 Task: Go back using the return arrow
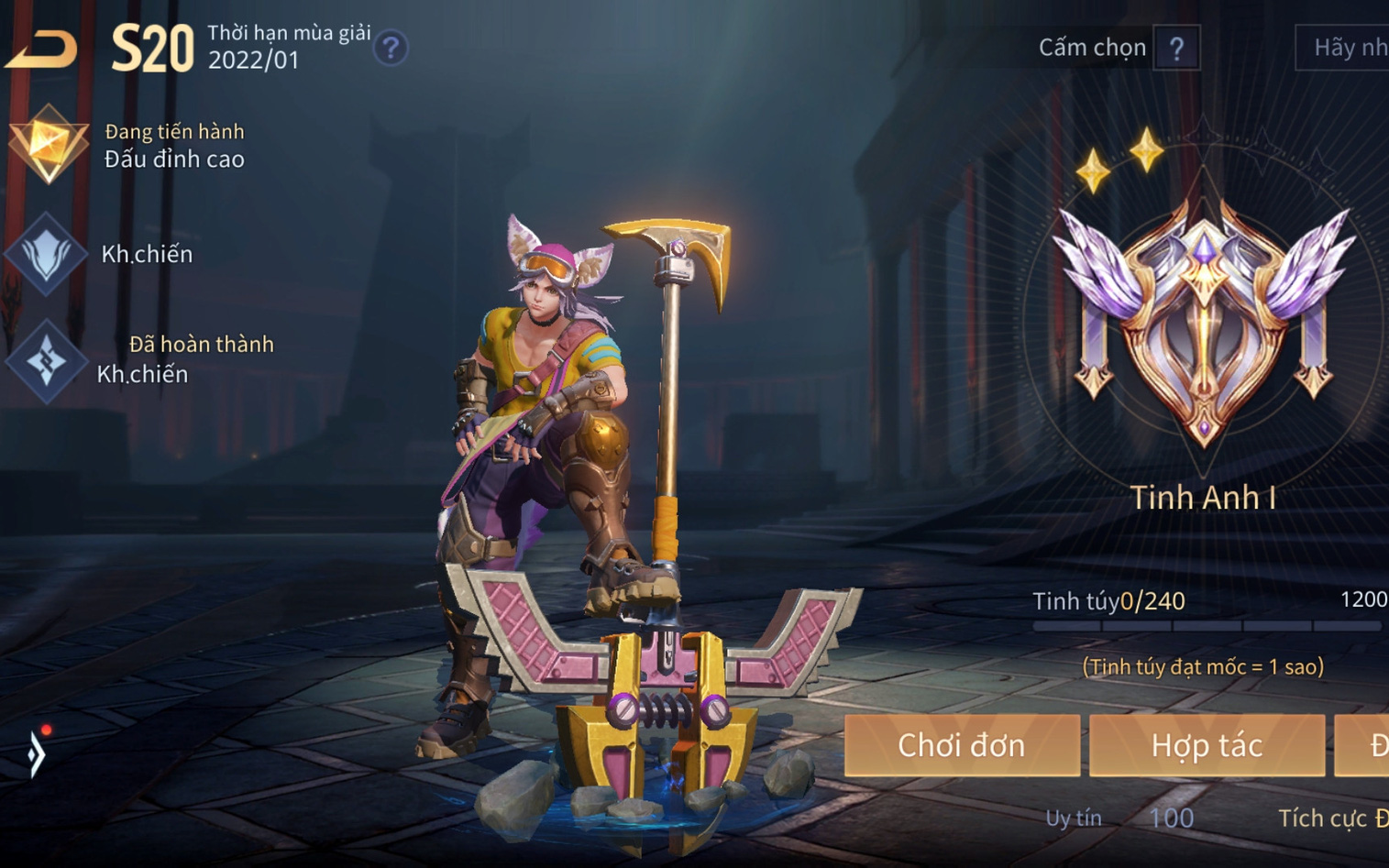pyautogui.click(x=41, y=49)
